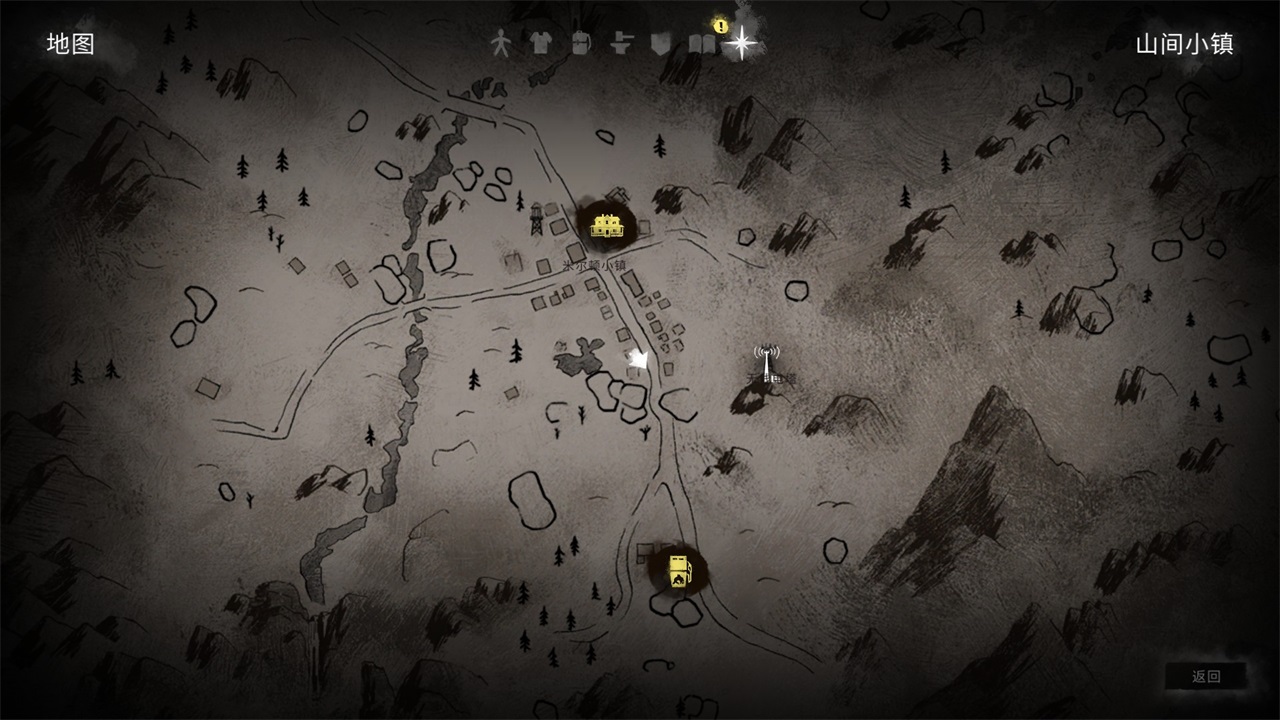This screenshot has width=1280, height=720.
Task: Switch to the crafting workbench tab
Action: pos(622,44)
